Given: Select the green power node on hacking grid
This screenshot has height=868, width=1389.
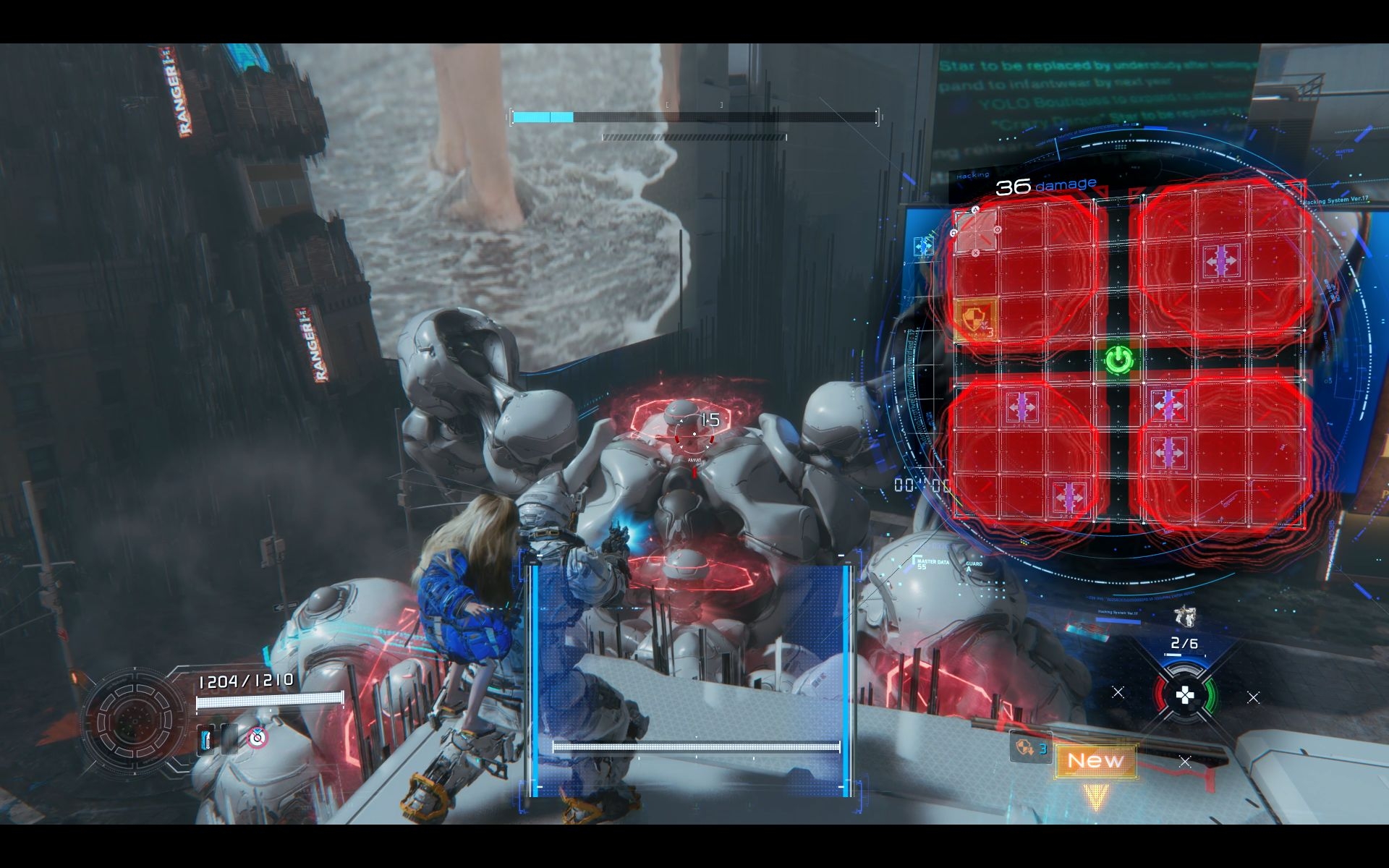Looking at the screenshot, I should 1118,359.
